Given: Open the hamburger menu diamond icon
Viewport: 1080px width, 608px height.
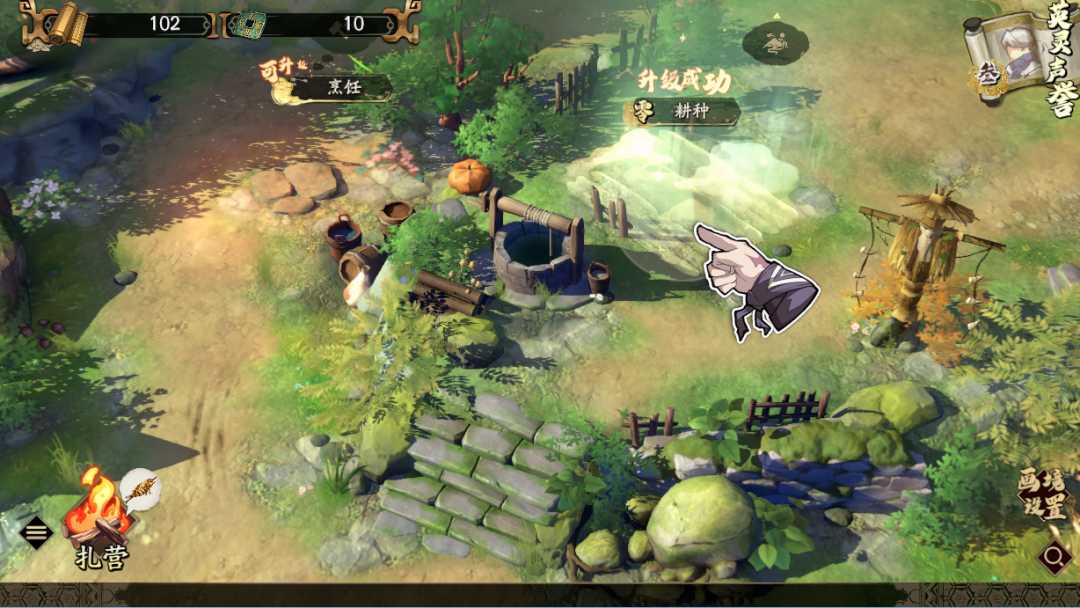Looking at the screenshot, I should [x=36, y=532].
